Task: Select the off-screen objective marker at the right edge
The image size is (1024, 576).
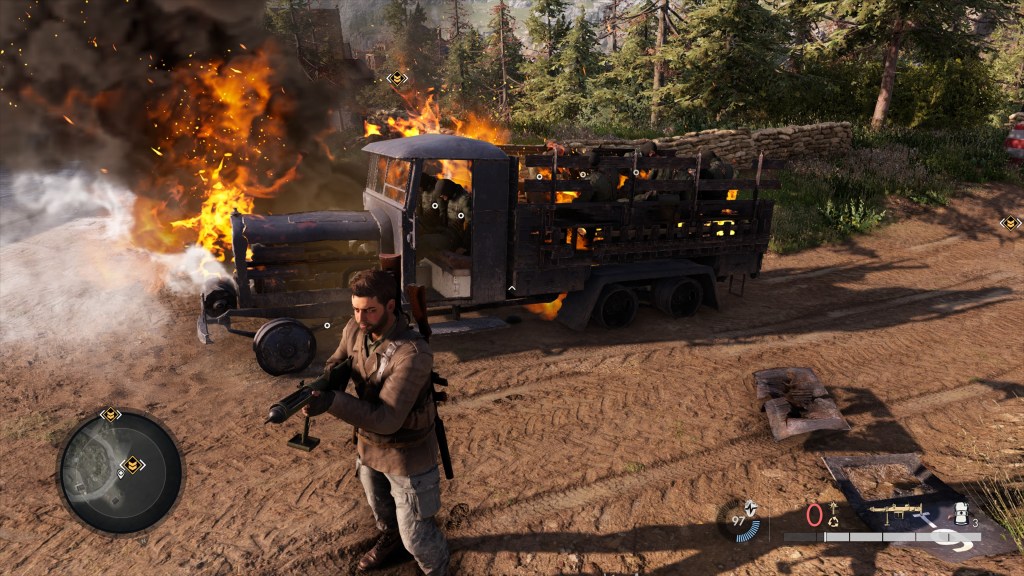Action: [1010, 223]
